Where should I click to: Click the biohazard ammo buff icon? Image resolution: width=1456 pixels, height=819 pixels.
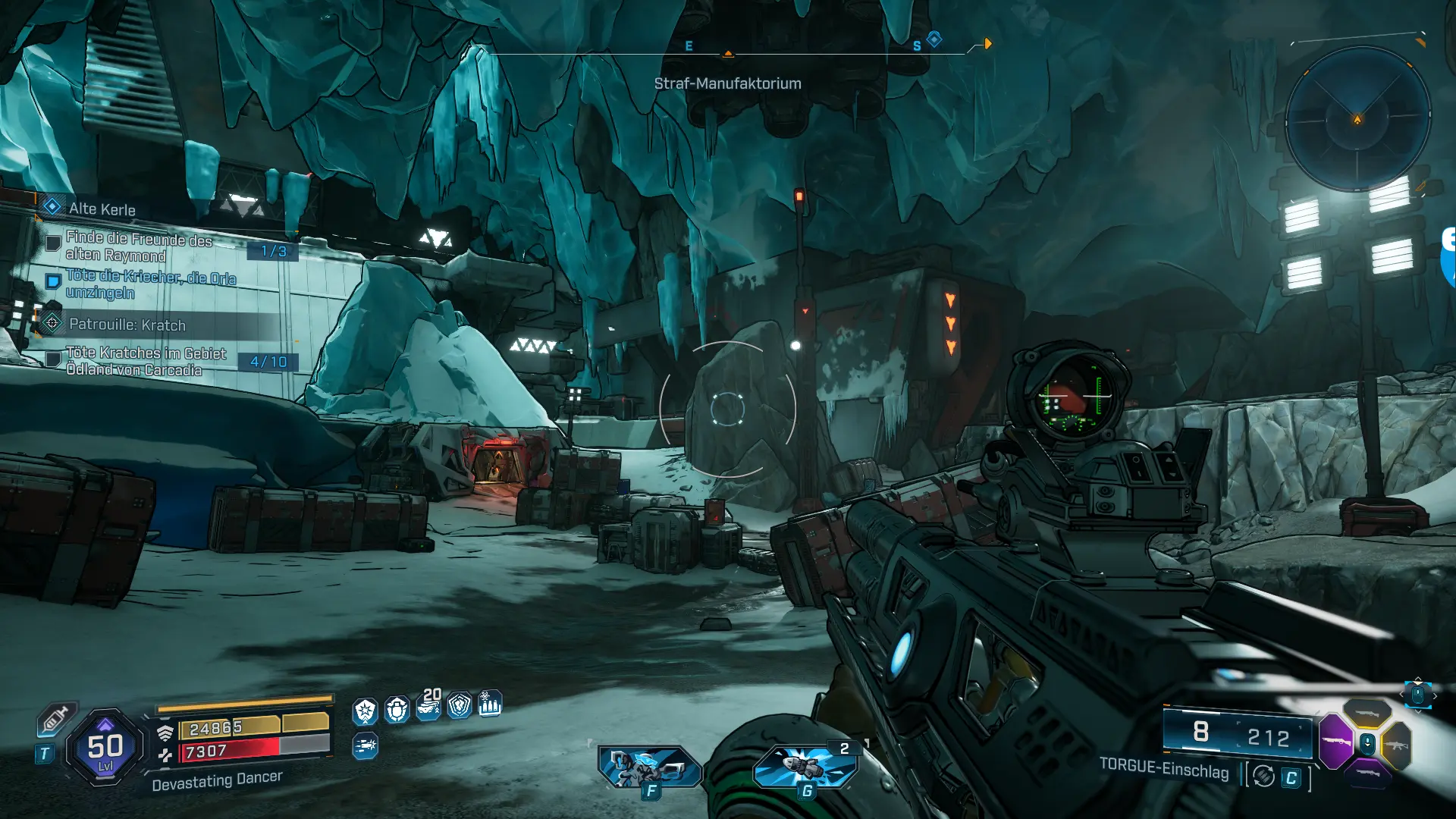[x=490, y=704]
